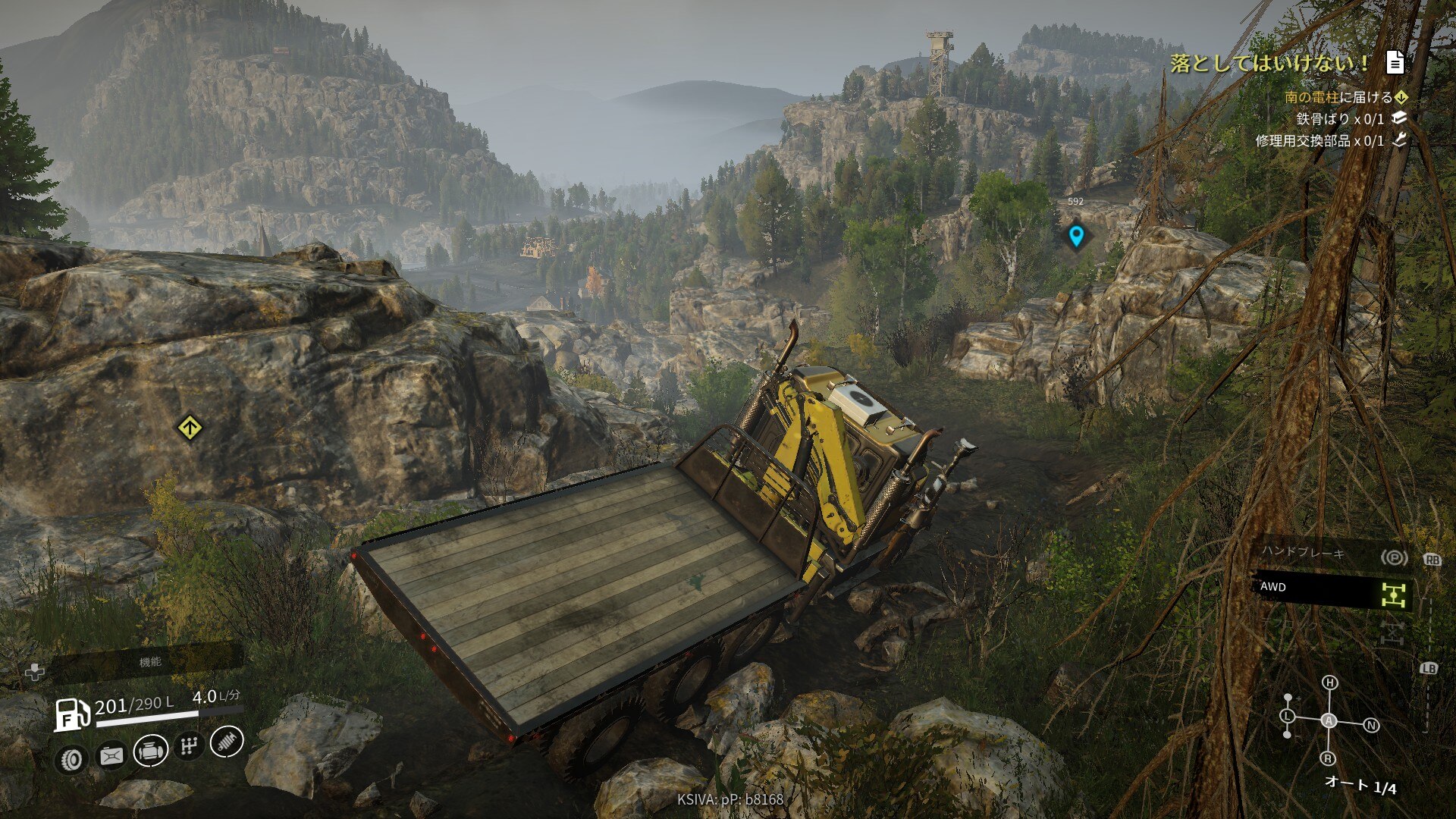Open the 機能 functions bar
Image resolution: width=1456 pixels, height=819 pixels.
(x=149, y=663)
